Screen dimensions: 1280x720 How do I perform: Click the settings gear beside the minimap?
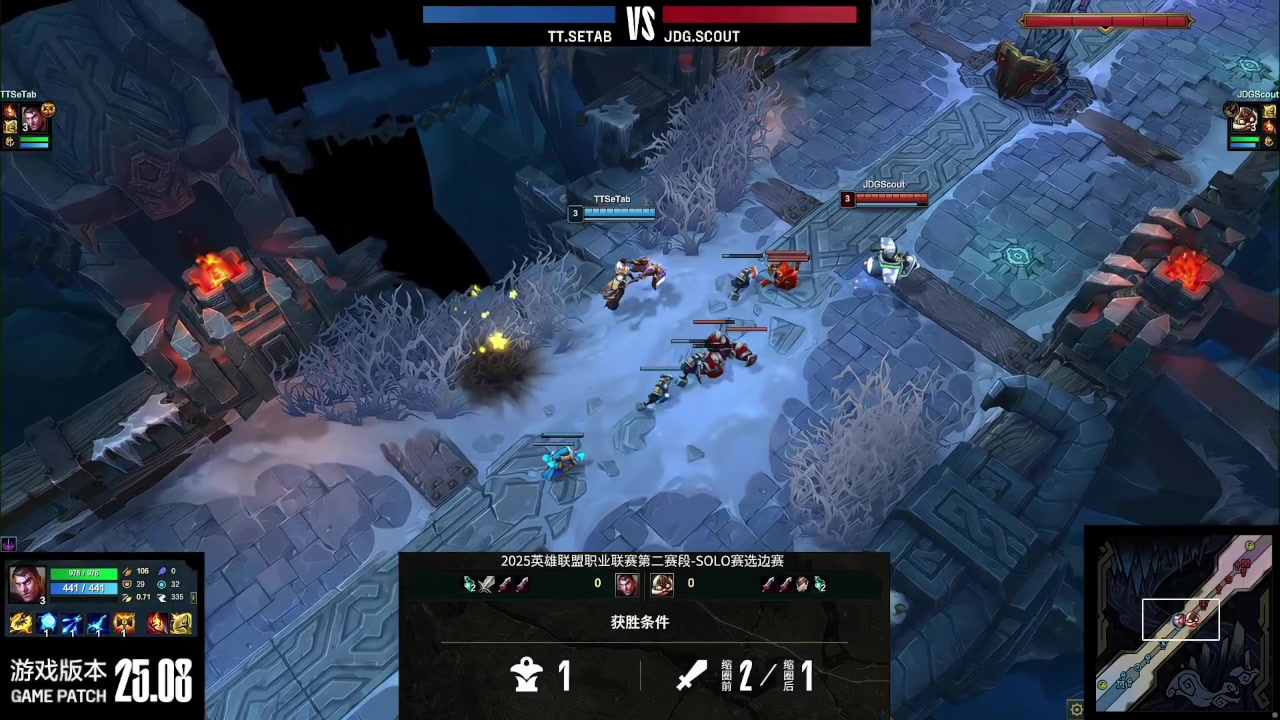point(1076,709)
